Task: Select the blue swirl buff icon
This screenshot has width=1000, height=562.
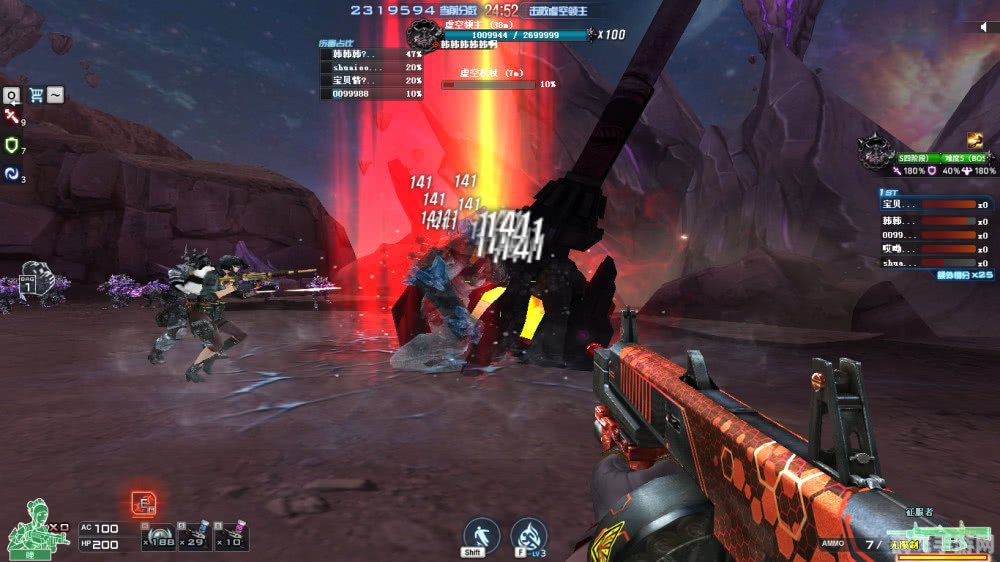Action: [12, 173]
